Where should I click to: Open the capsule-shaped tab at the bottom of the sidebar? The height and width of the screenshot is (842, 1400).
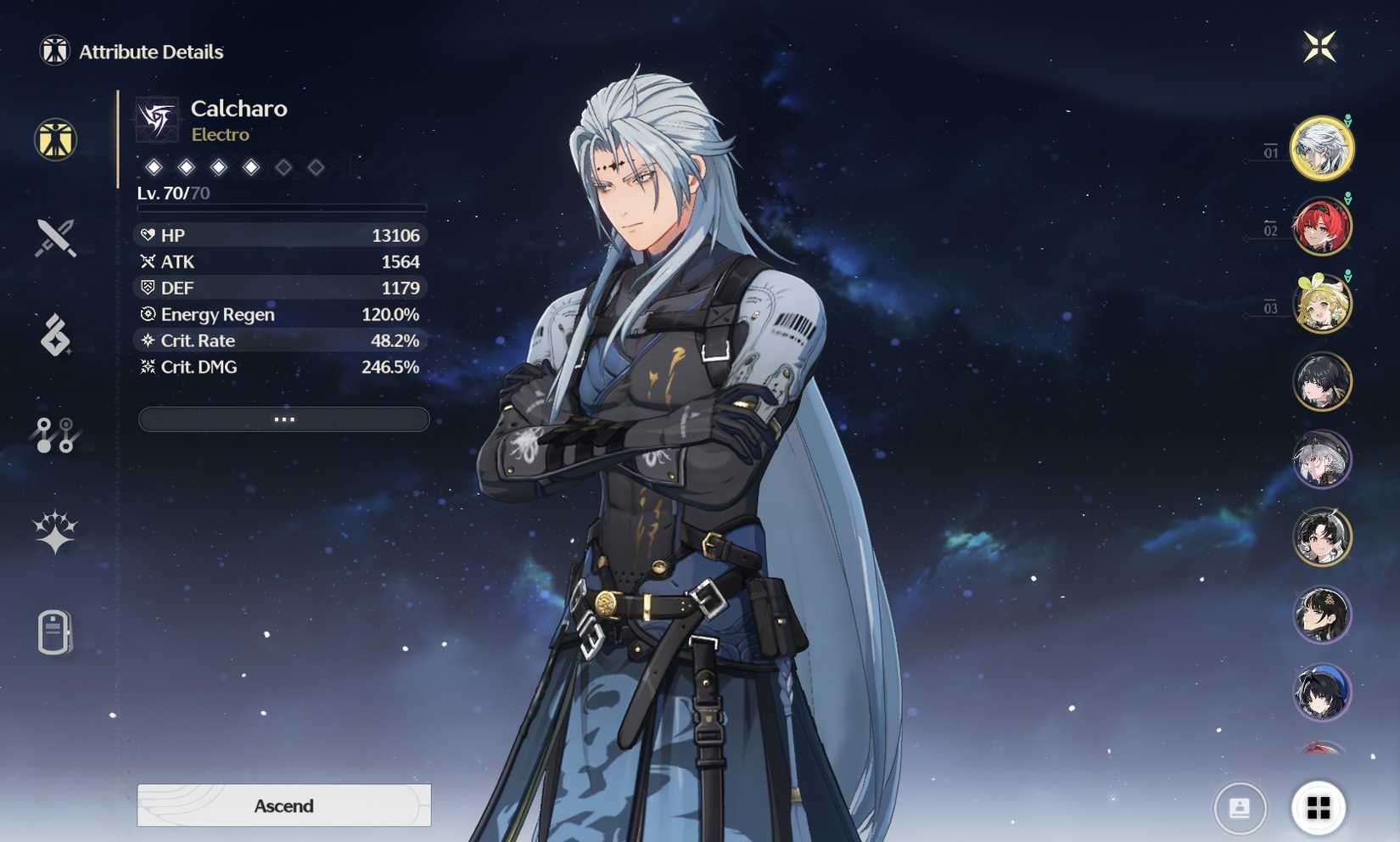pos(54,632)
